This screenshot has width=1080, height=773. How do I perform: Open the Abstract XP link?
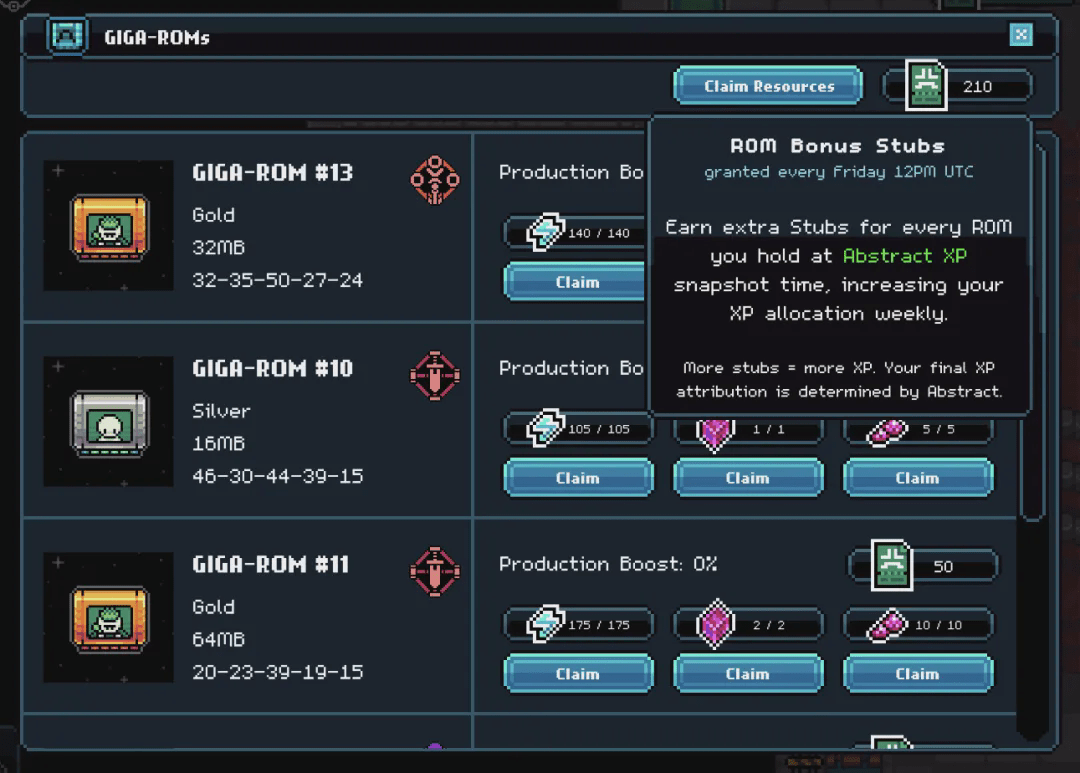904,256
